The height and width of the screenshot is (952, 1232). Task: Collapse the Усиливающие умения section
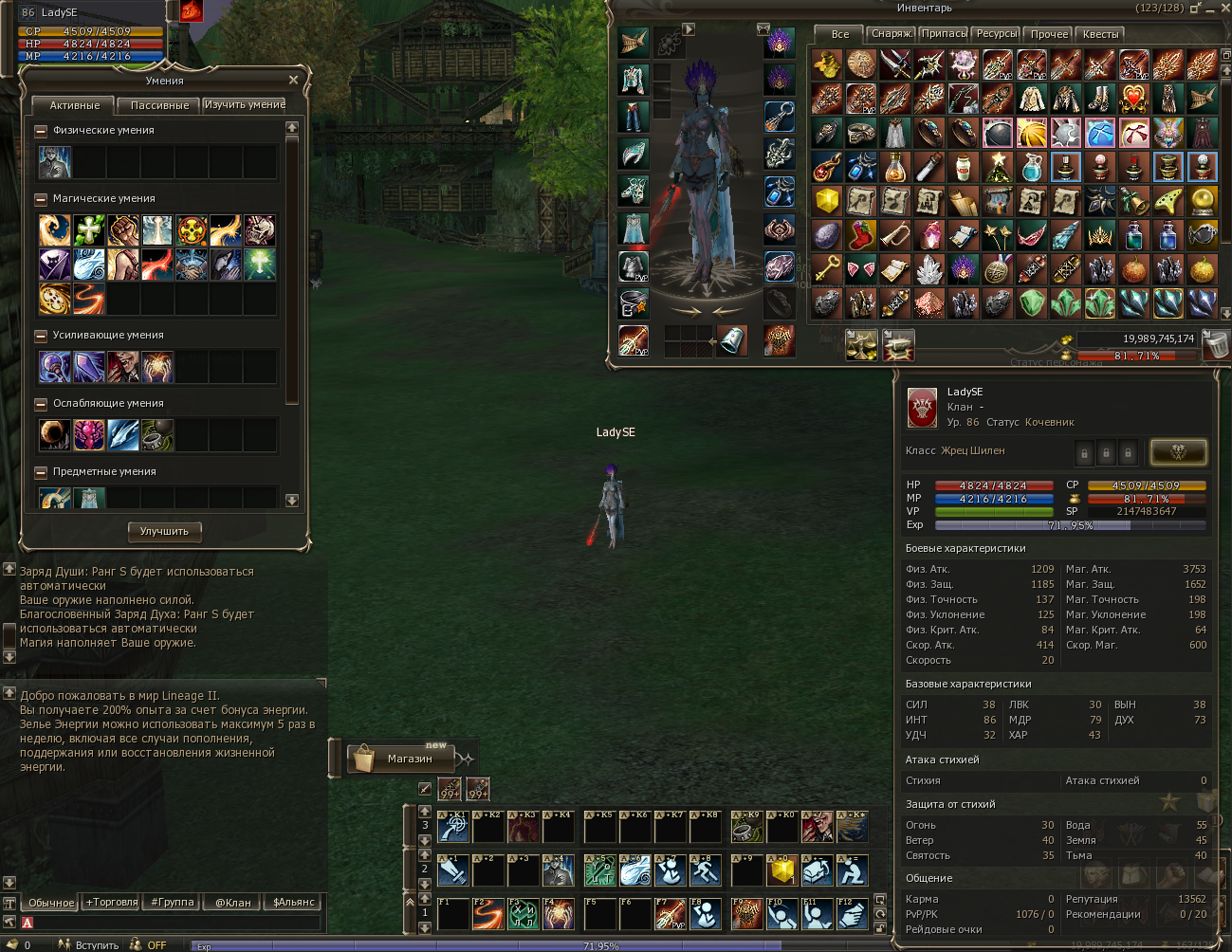(x=41, y=336)
